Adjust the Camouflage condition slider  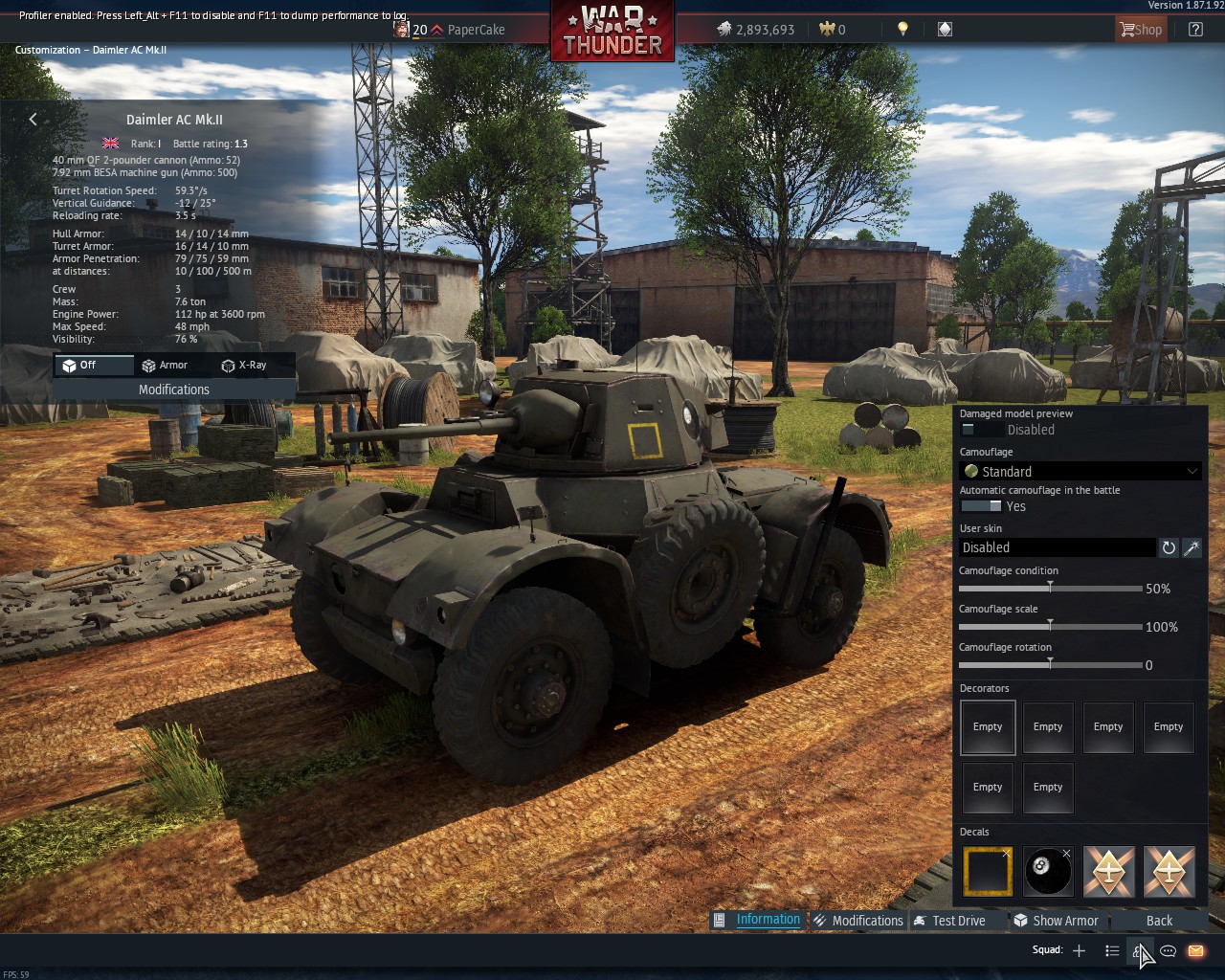point(1050,588)
